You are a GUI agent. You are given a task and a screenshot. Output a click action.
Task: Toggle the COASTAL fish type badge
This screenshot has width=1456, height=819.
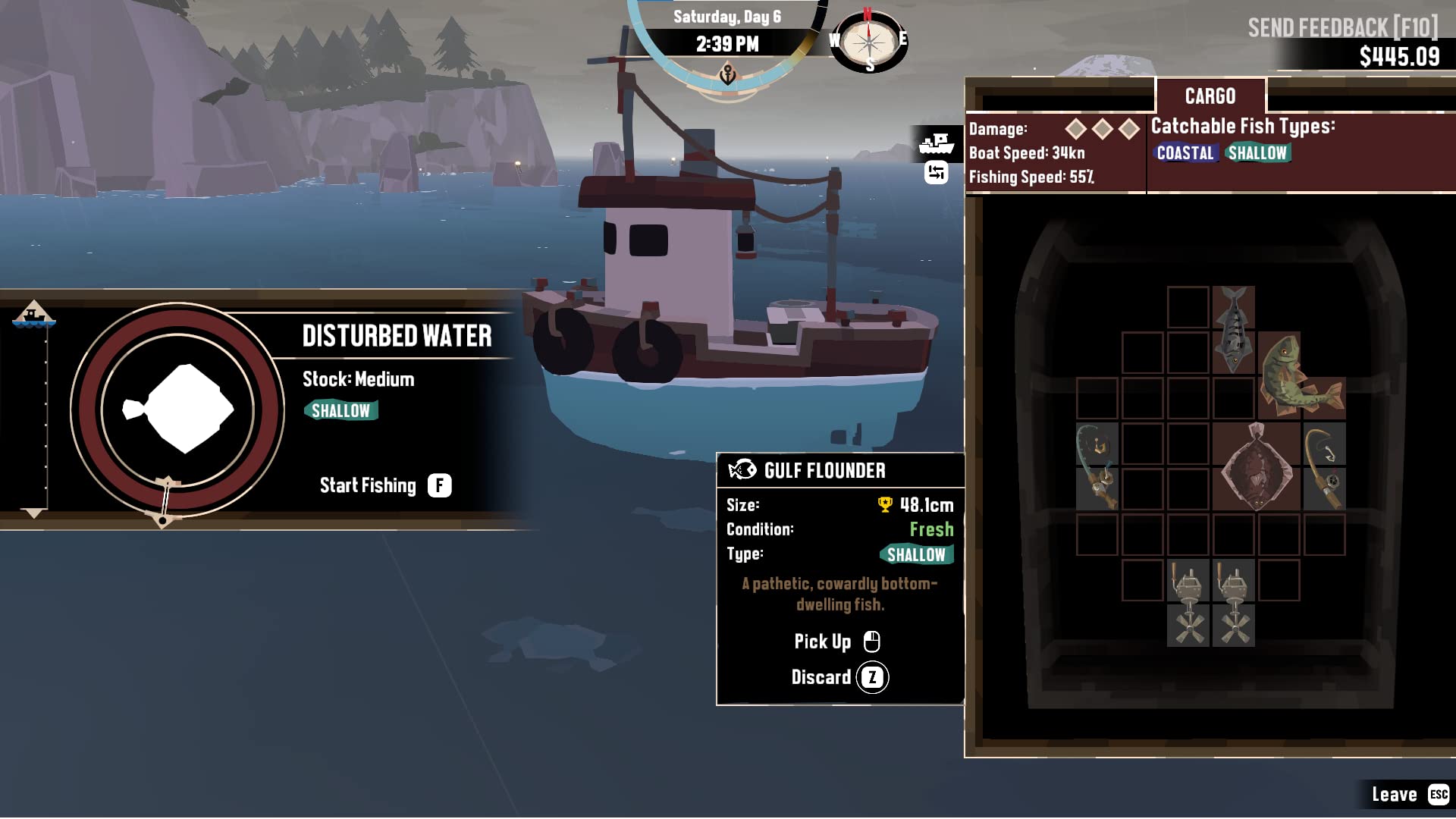click(x=1185, y=152)
